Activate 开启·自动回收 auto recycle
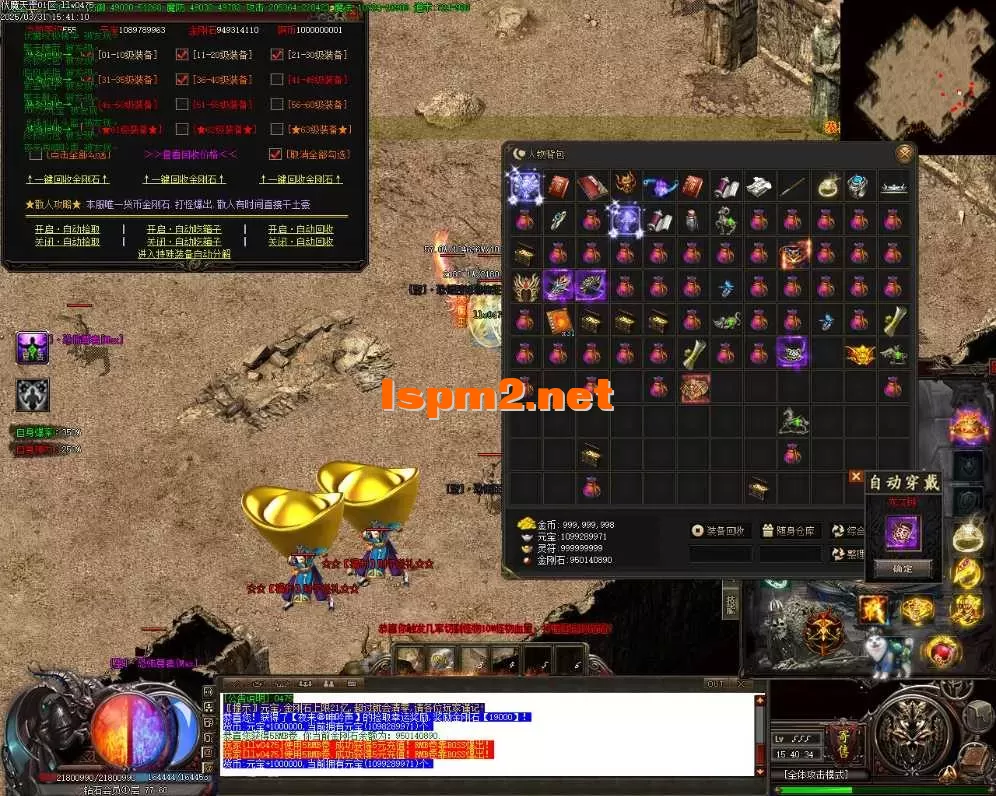The height and width of the screenshot is (796, 996). pos(300,229)
